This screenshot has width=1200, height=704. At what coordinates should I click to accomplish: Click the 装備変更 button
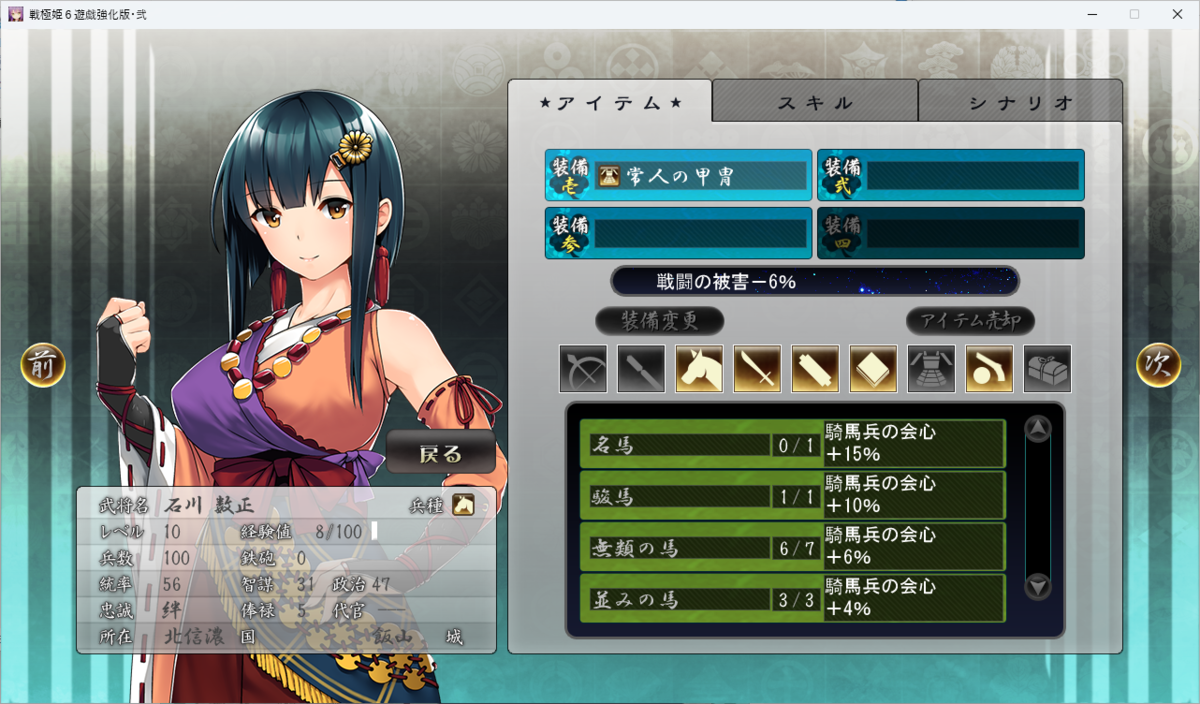tap(659, 321)
